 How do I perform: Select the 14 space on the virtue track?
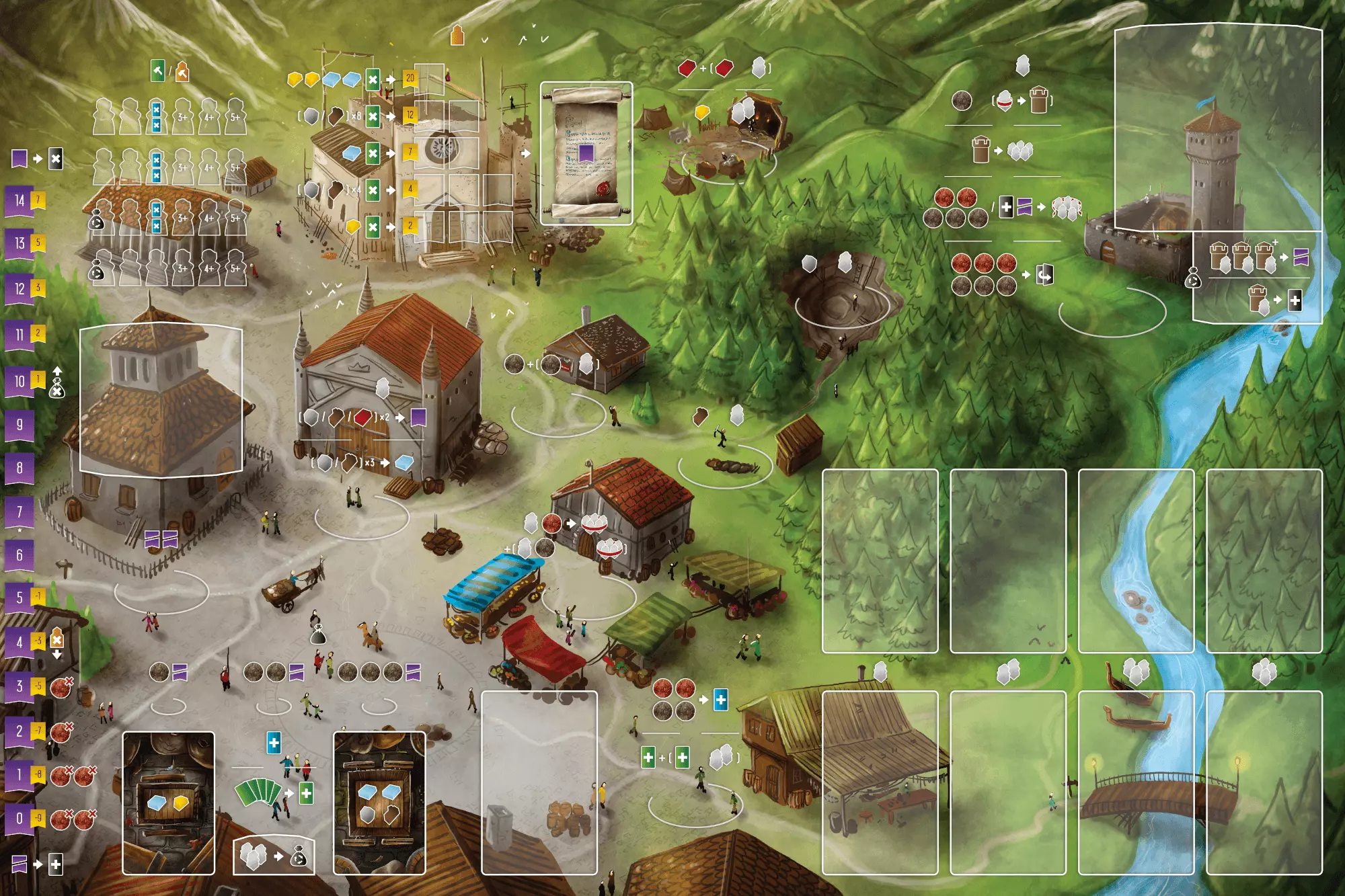[x=20, y=200]
